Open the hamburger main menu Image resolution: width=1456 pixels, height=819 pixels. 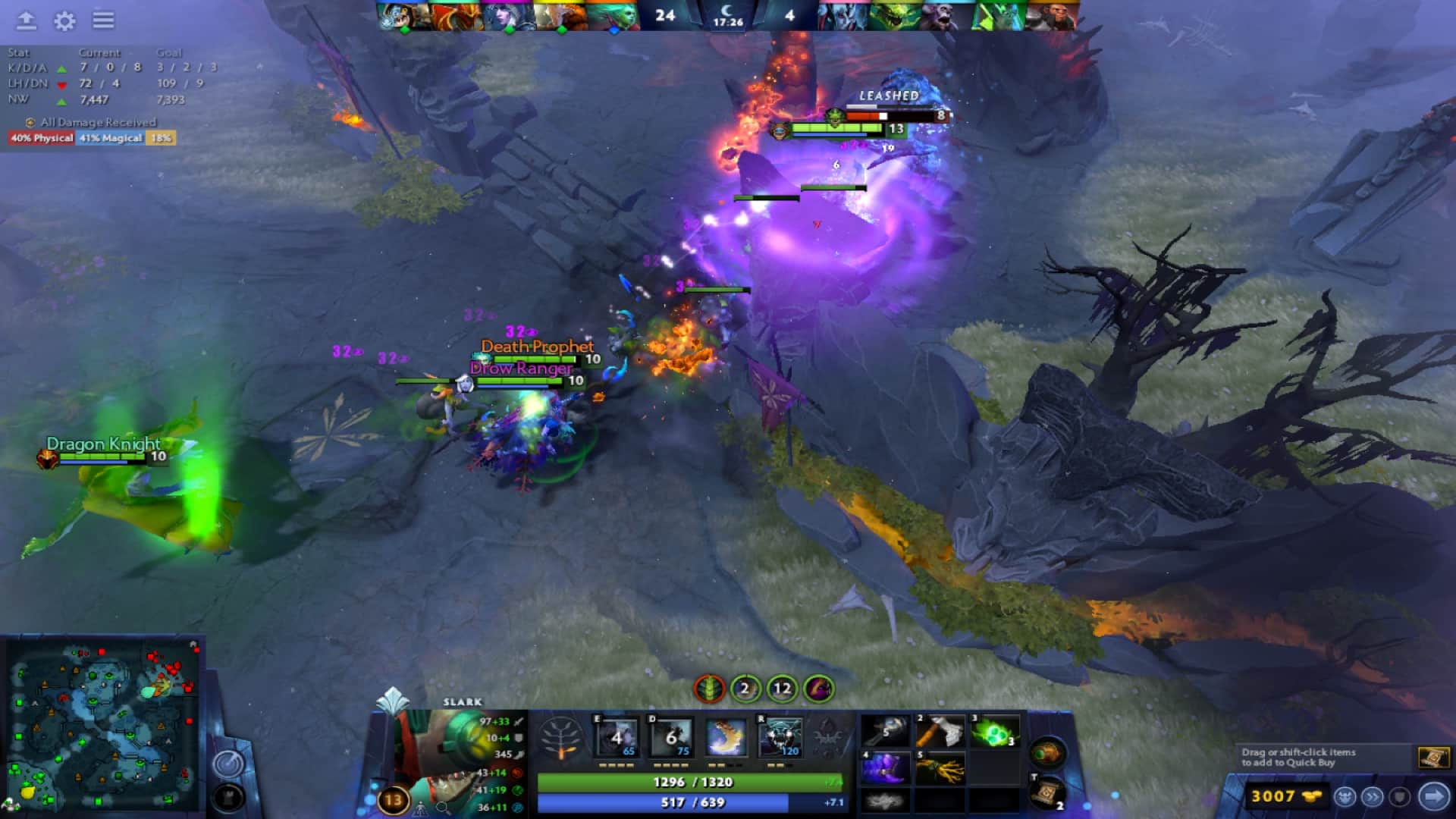104,20
